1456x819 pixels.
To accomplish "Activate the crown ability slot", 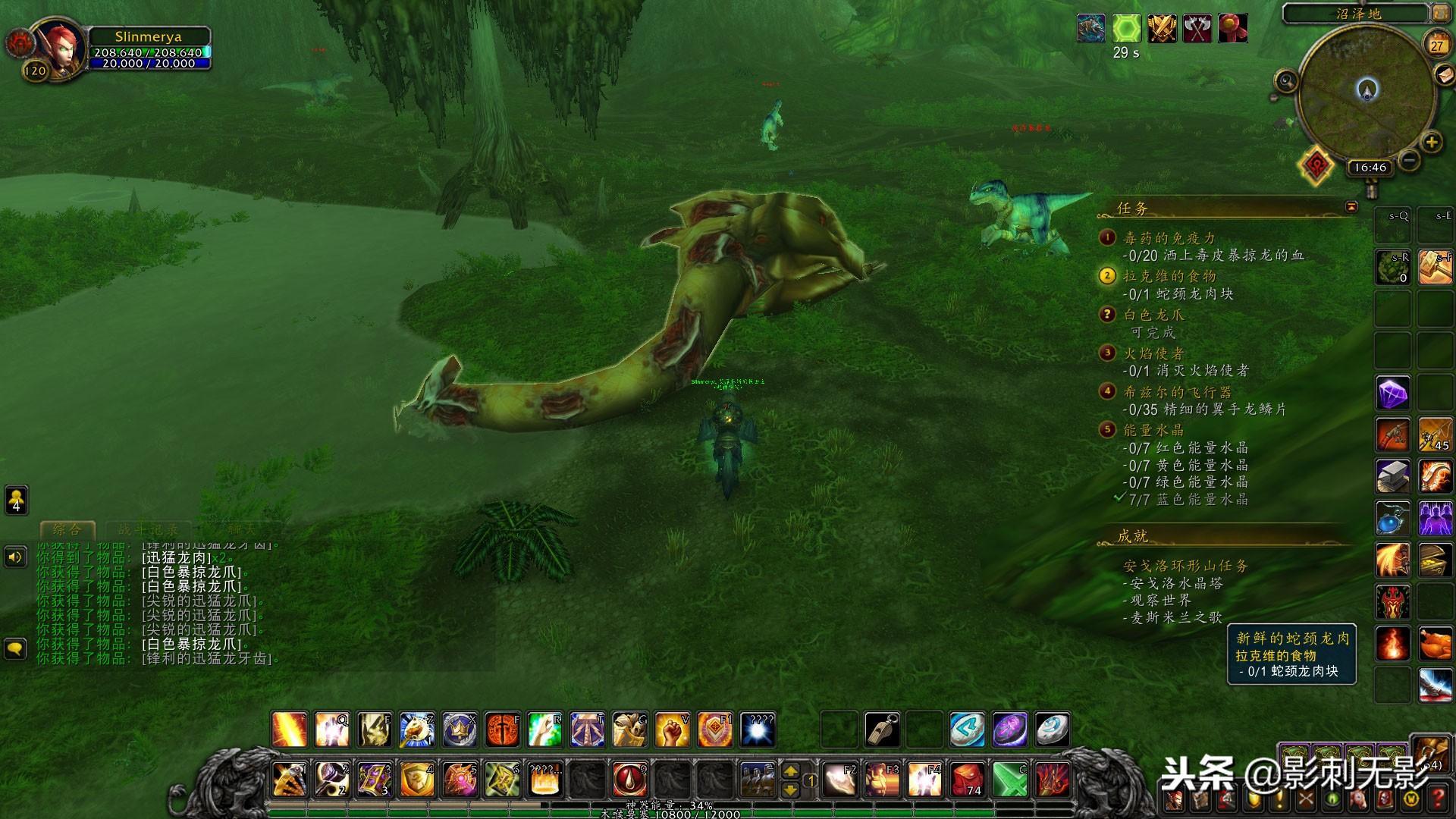I will tap(460, 730).
